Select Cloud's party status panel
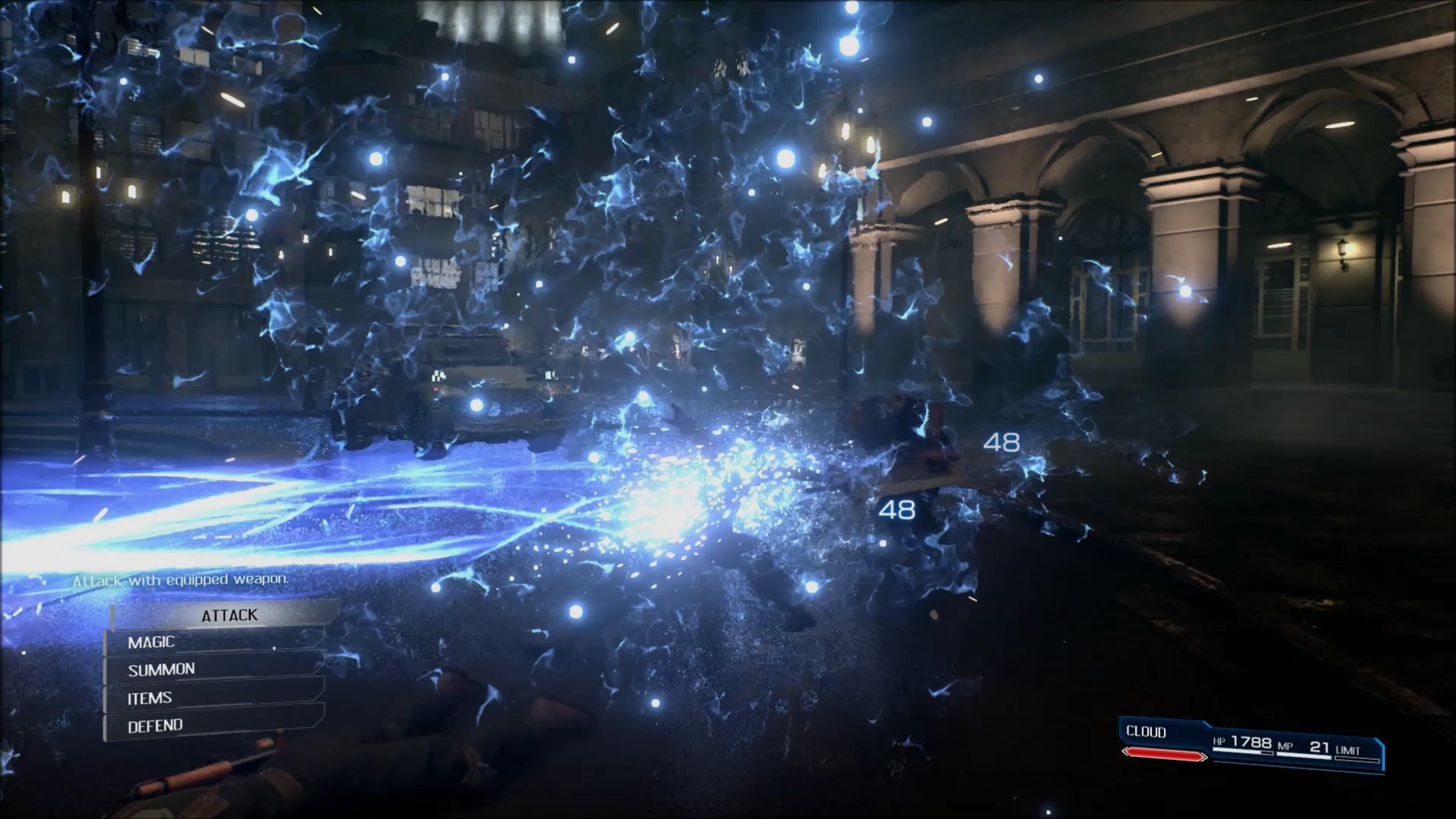The height and width of the screenshot is (819, 1456). [x=1251, y=745]
